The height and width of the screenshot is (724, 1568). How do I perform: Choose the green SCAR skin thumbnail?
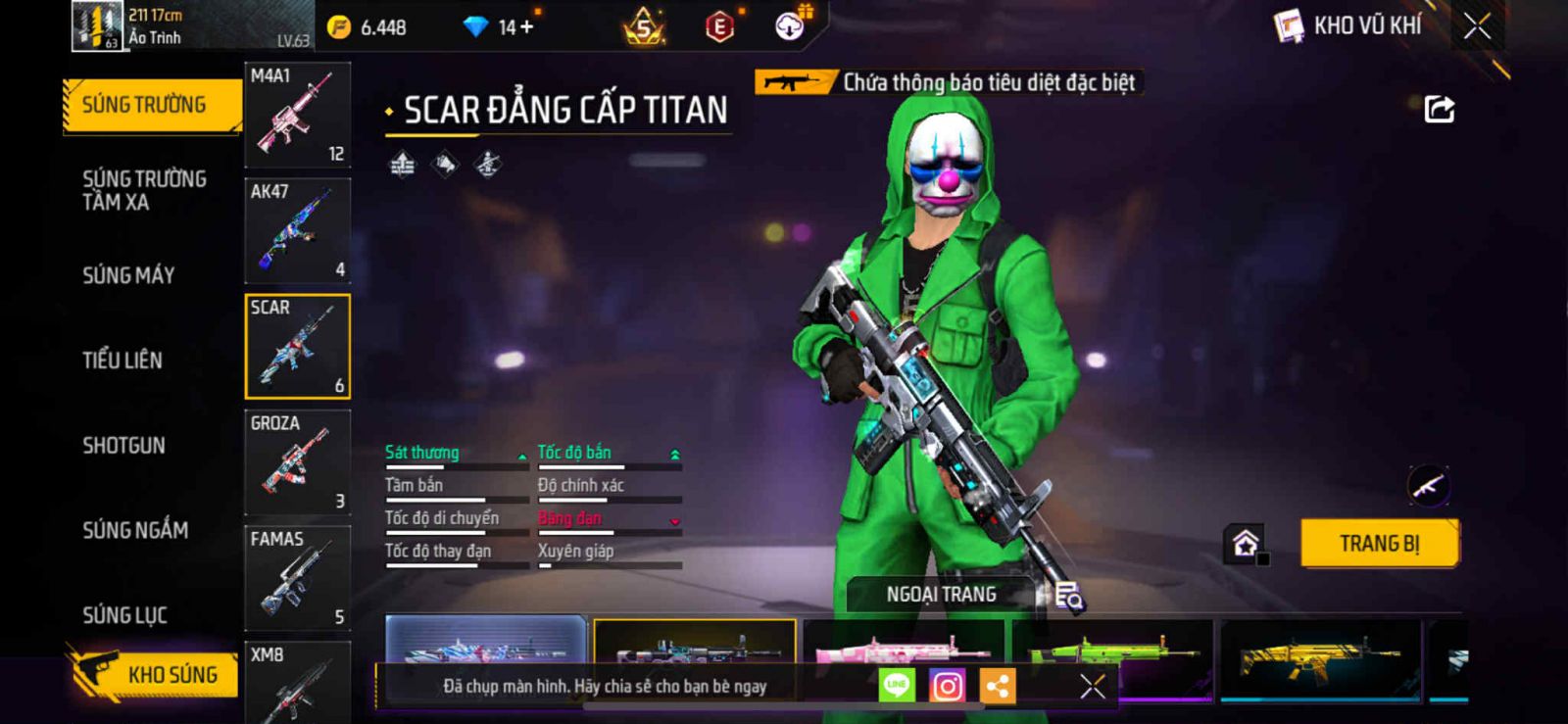(1111, 644)
